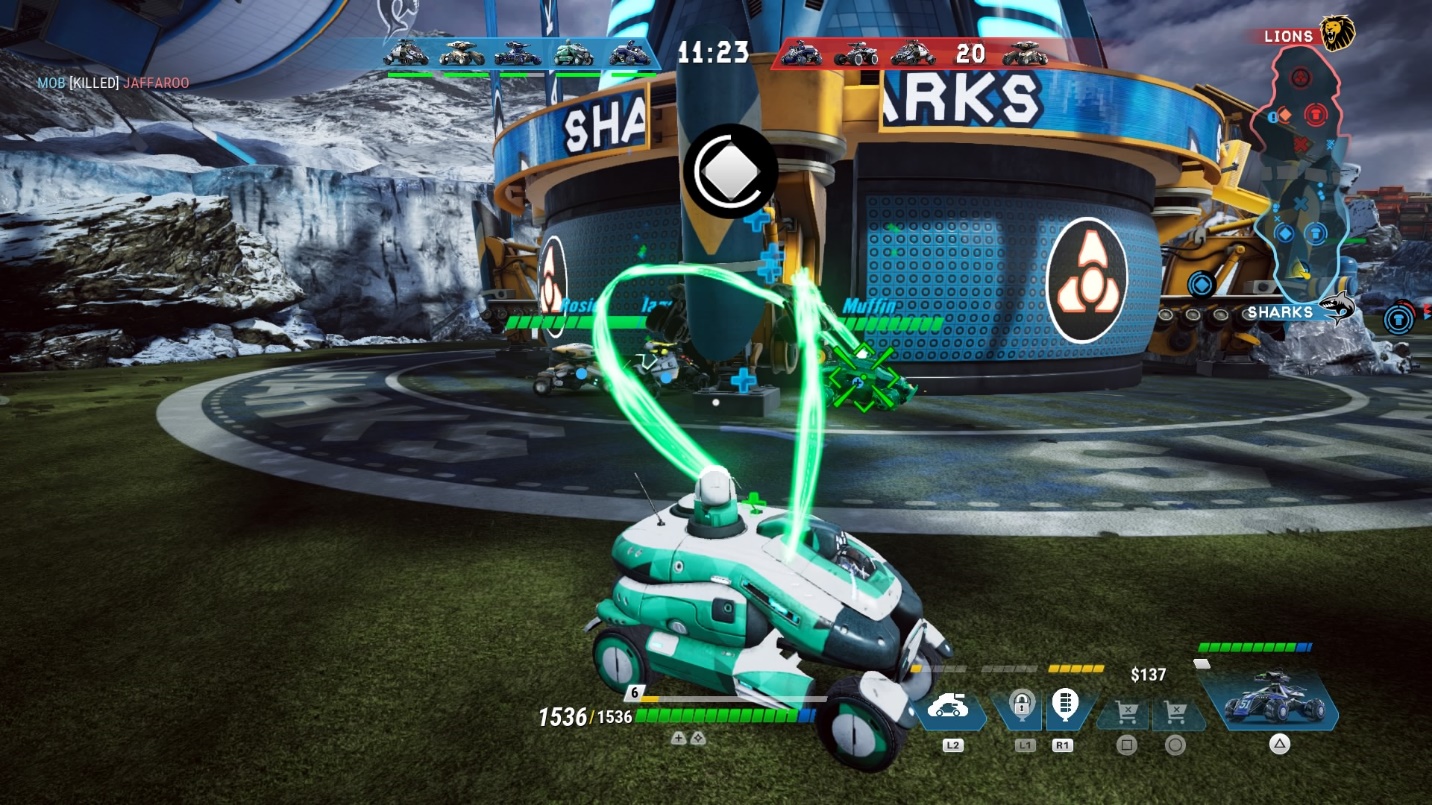The height and width of the screenshot is (805, 1432).
Task: Click the kill feed message
Action: pyautogui.click(x=113, y=83)
